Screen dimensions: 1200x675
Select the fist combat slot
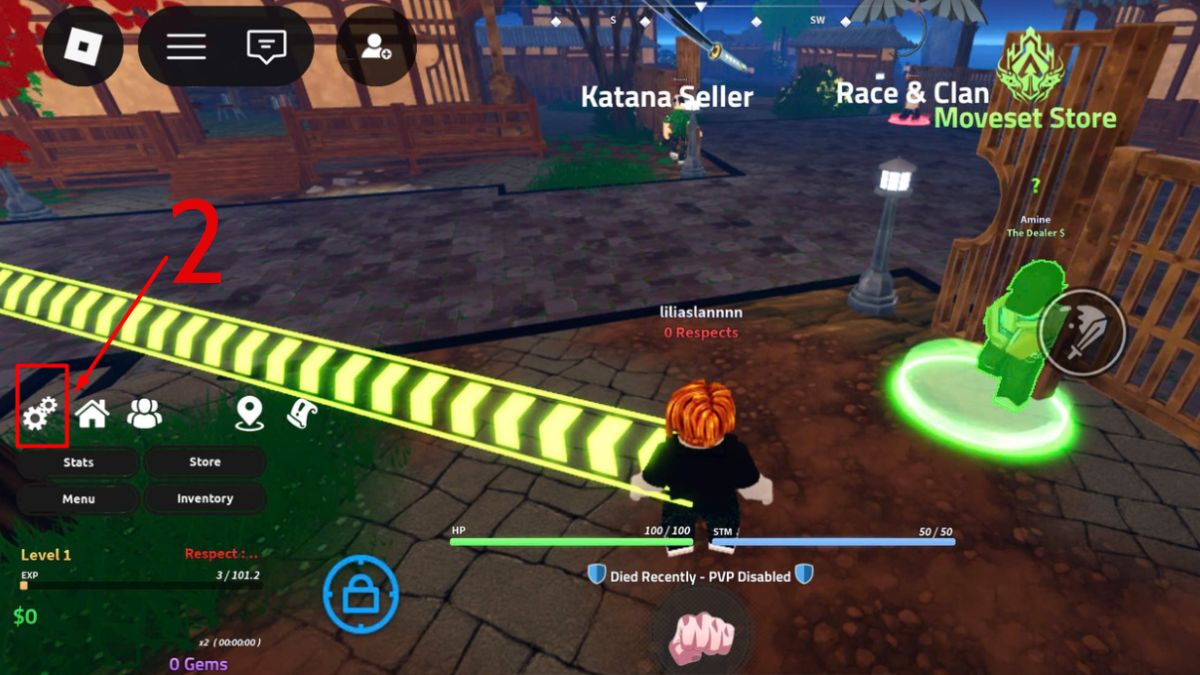(701, 635)
